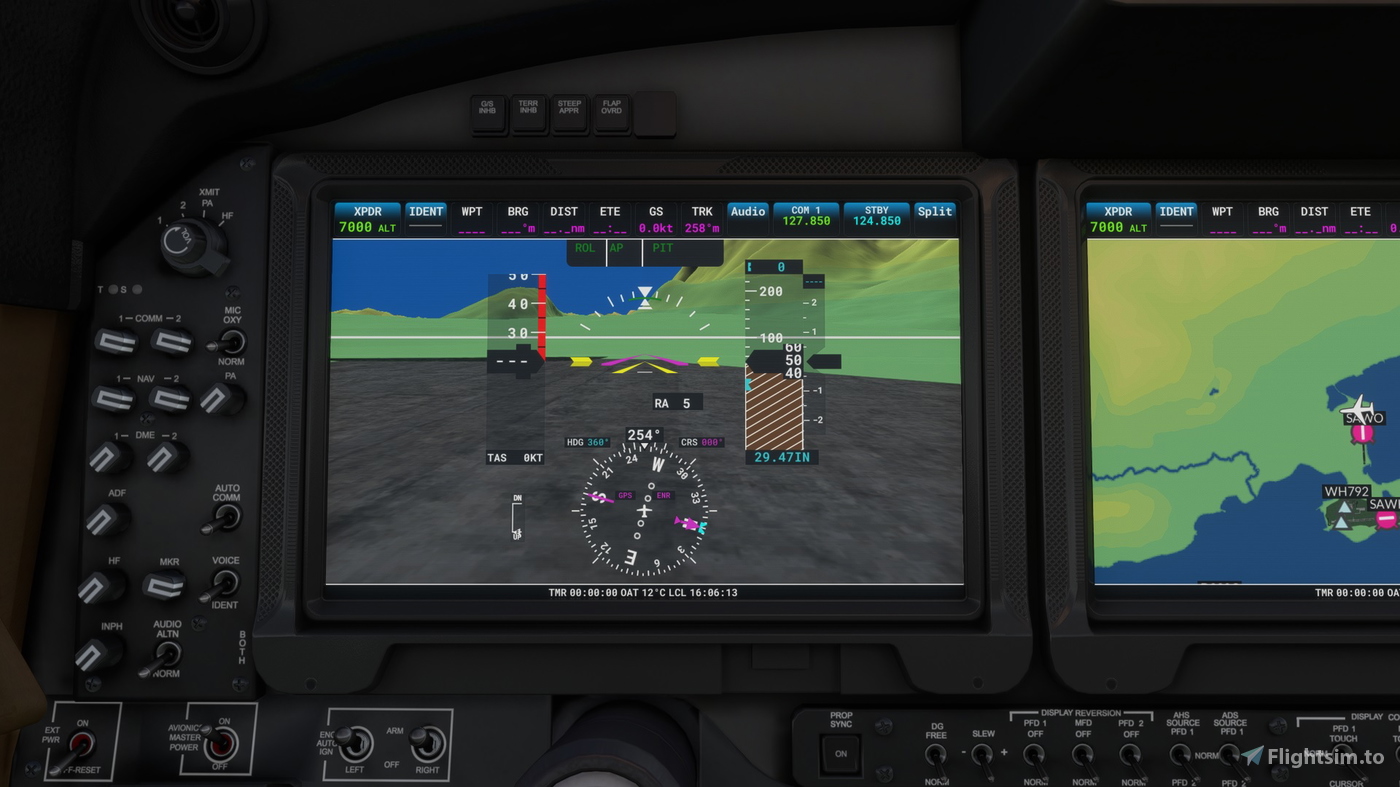Tap the COM 1 frequency 127.850

[x=805, y=218]
